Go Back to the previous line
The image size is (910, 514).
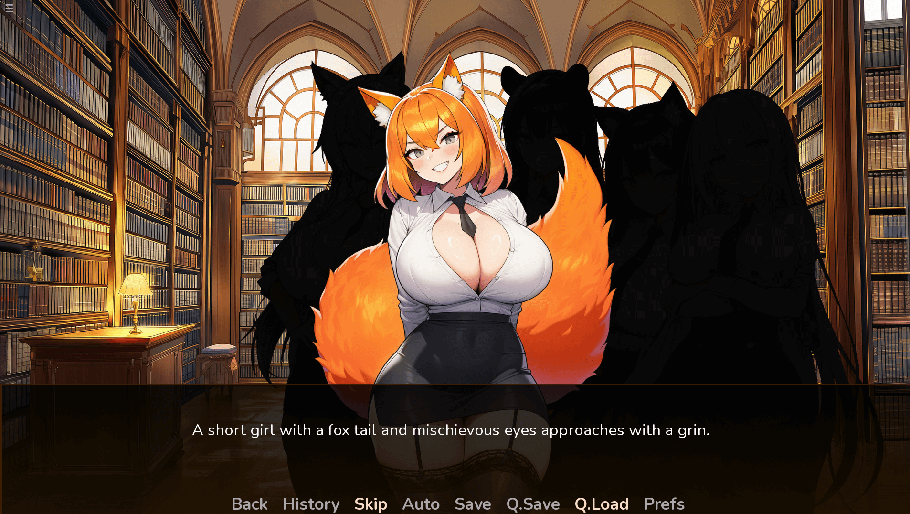click(250, 504)
